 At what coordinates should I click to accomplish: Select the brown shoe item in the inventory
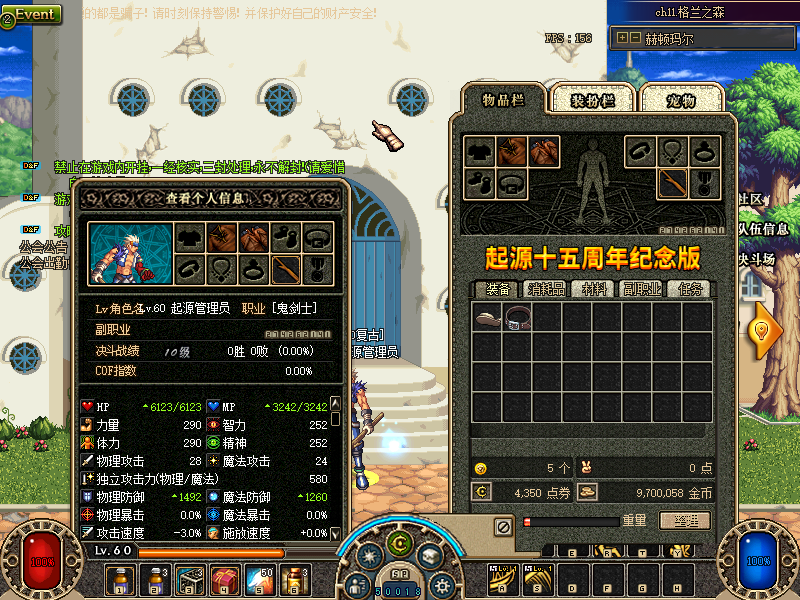click(487, 318)
